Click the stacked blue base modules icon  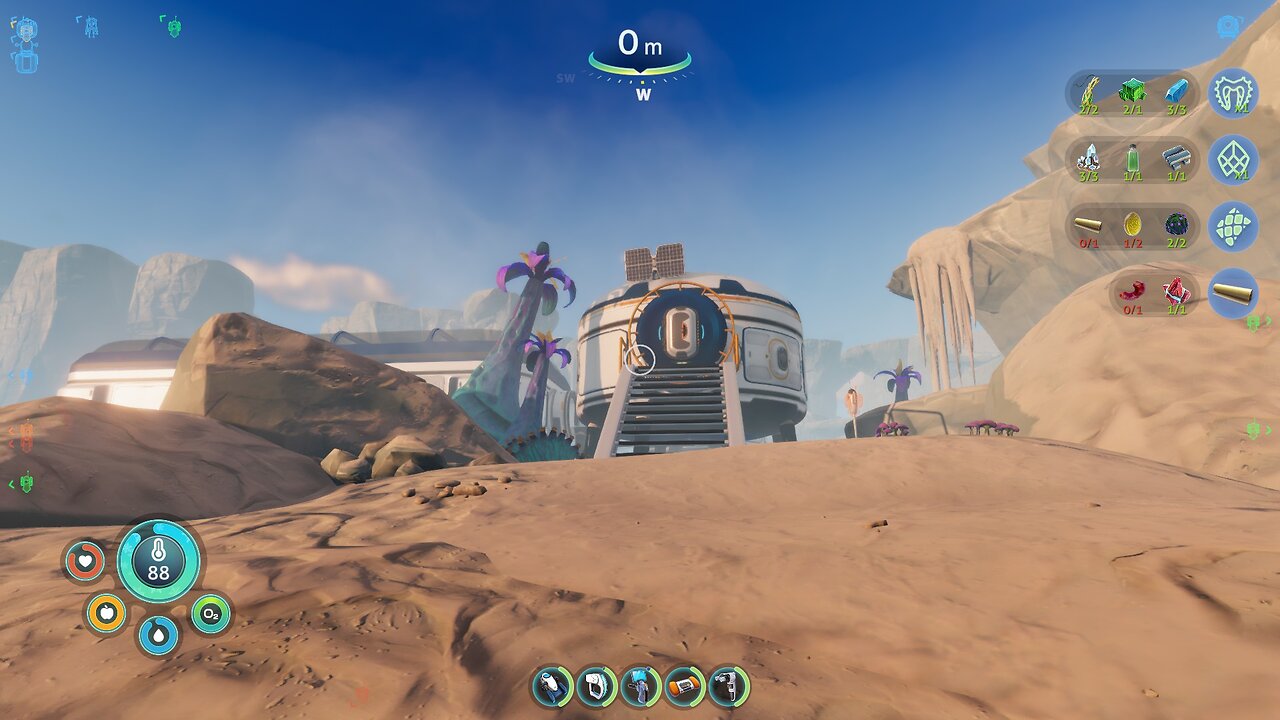click(24, 45)
